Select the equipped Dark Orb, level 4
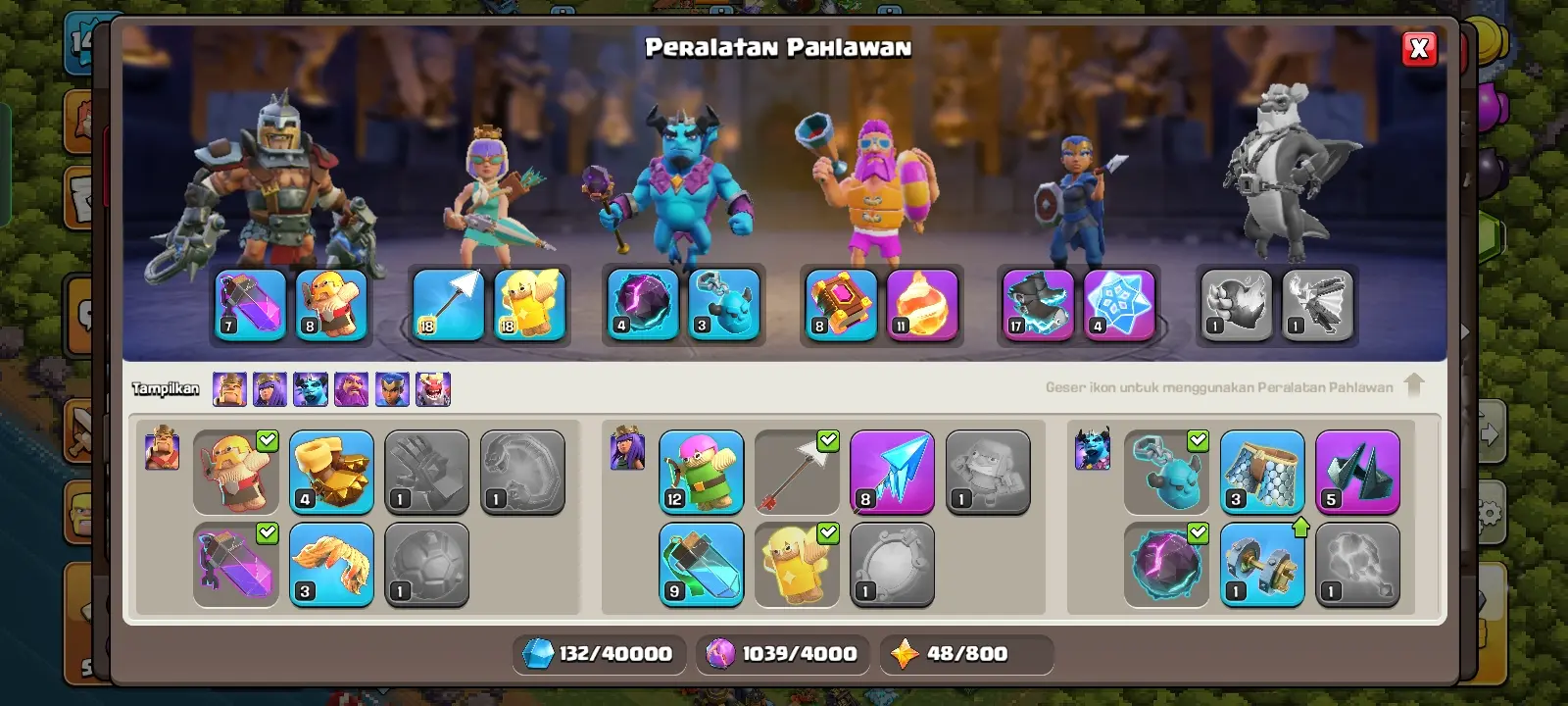This screenshot has height=706, width=1568. click(643, 305)
